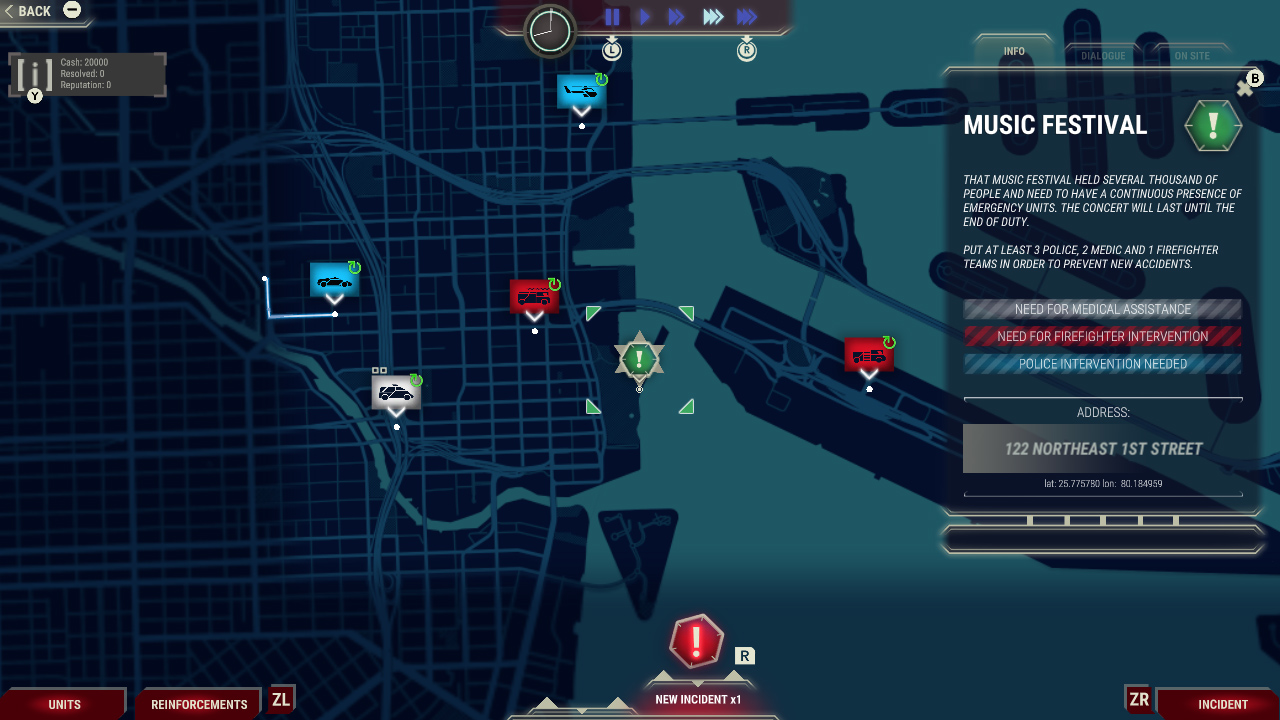Resume normal speed with the play icon
This screenshot has height=720, width=1280.
coord(644,16)
